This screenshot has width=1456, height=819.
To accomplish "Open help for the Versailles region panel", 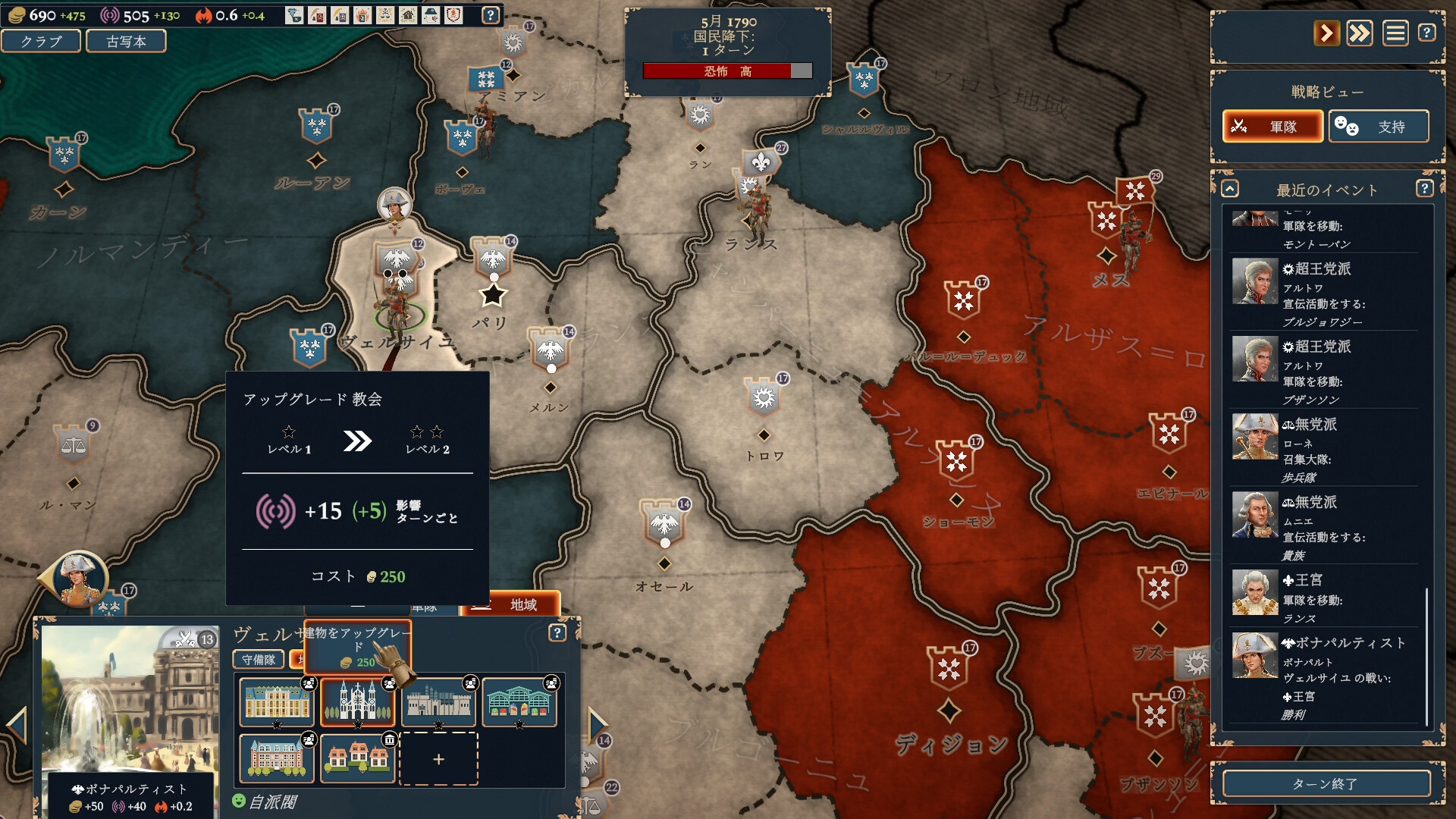I will click(x=557, y=632).
